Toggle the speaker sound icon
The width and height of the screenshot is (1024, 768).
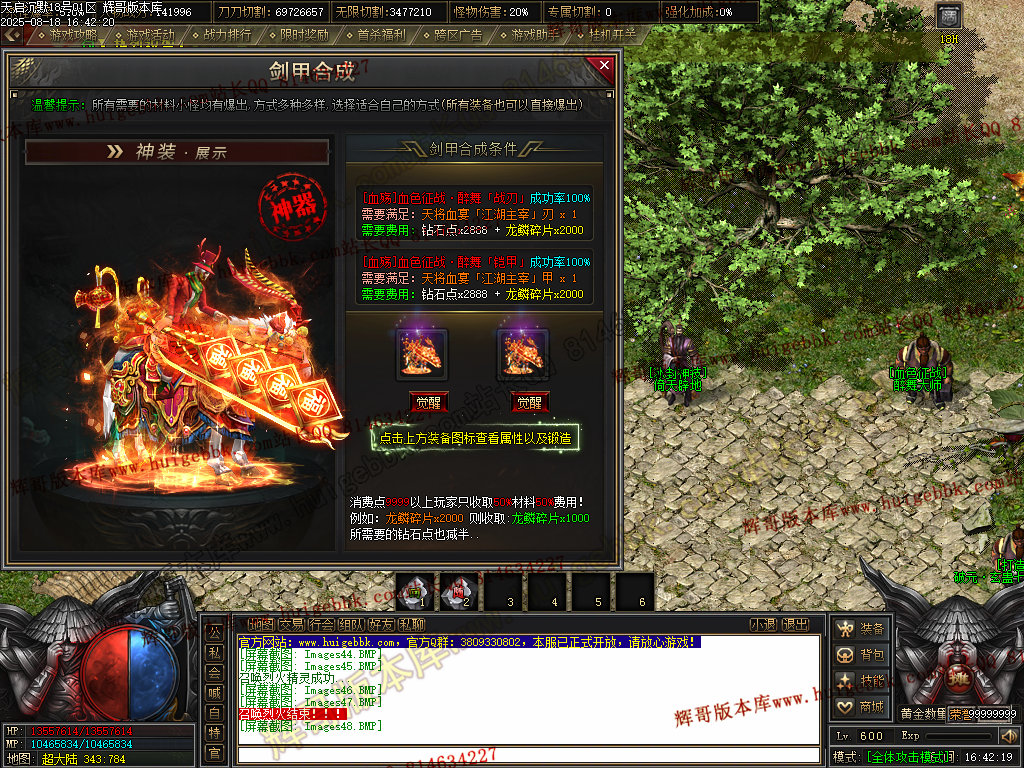pos(1007,736)
